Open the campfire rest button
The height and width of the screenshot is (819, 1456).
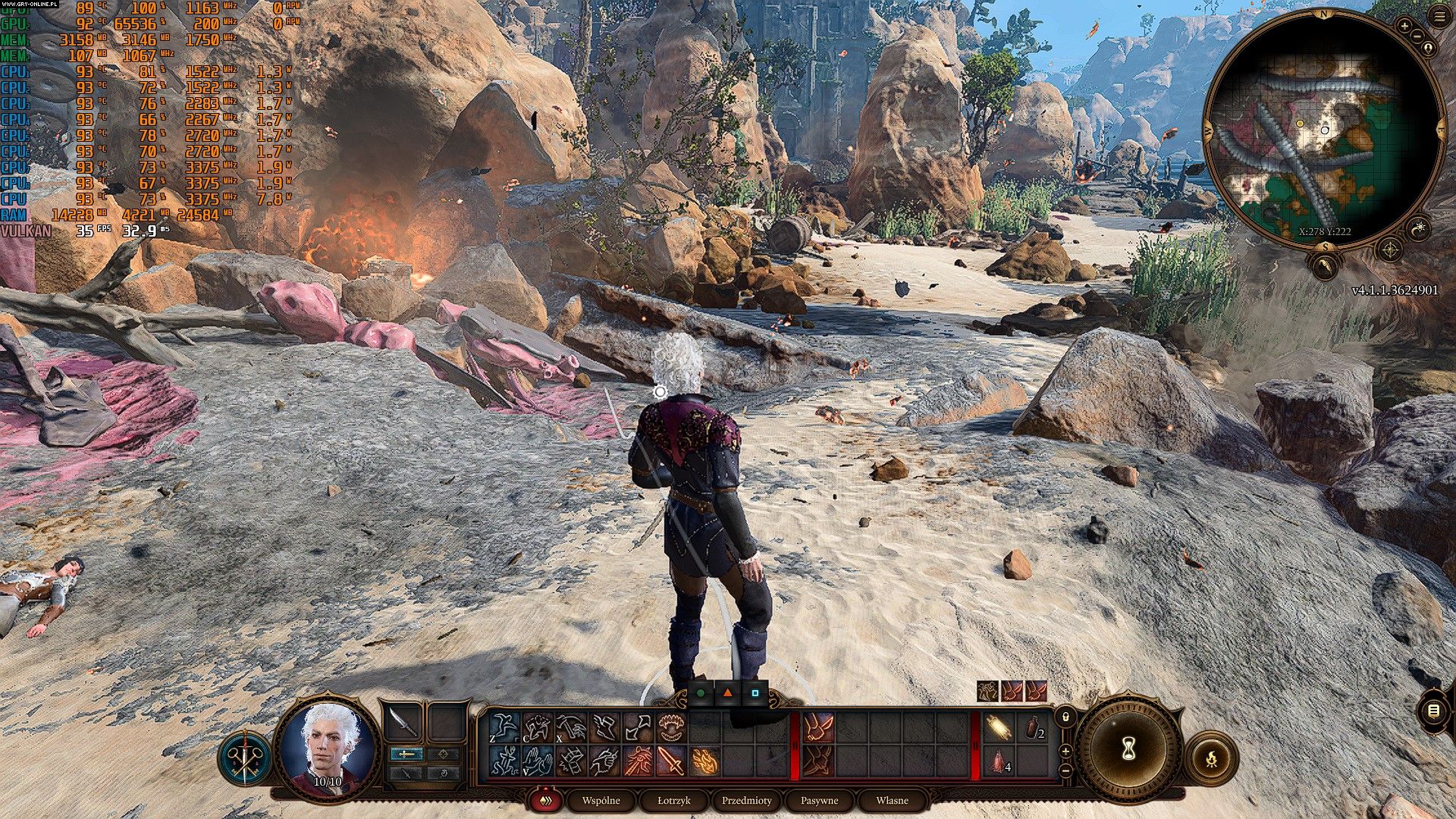1211,758
